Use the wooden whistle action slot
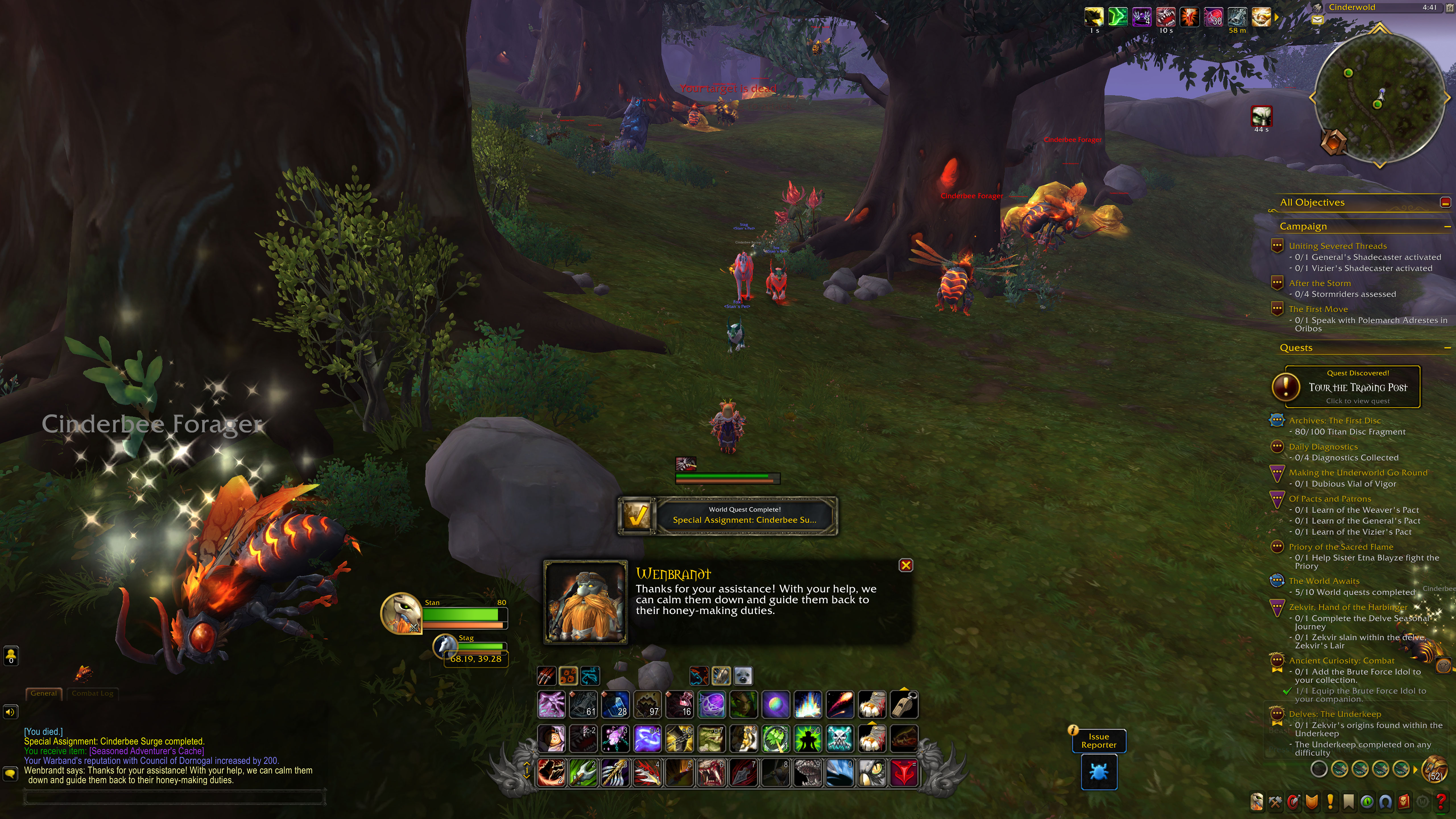The height and width of the screenshot is (819, 1456). (x=904, y=705)
